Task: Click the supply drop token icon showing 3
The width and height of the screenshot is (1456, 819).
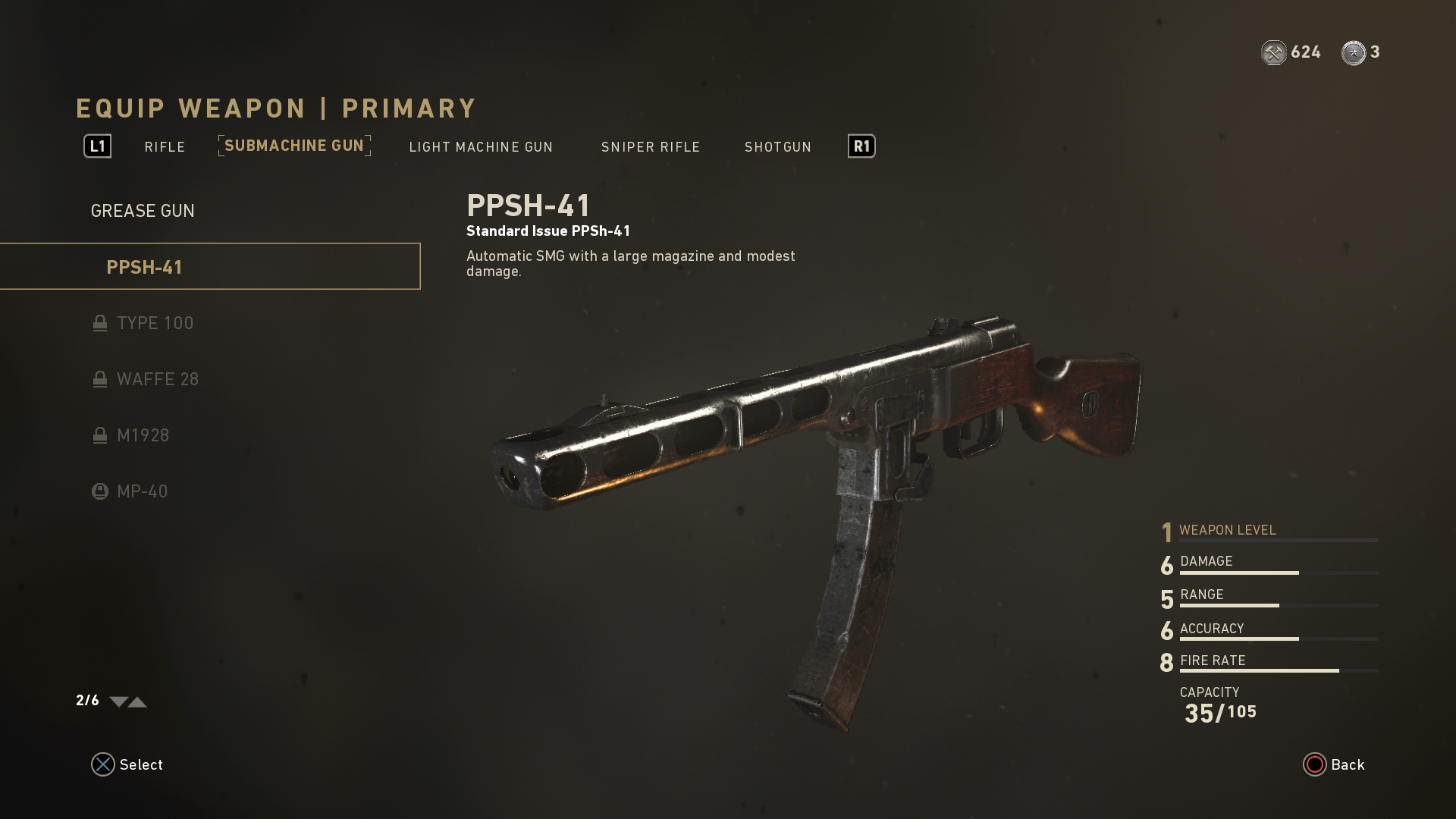Action: 1354,52
